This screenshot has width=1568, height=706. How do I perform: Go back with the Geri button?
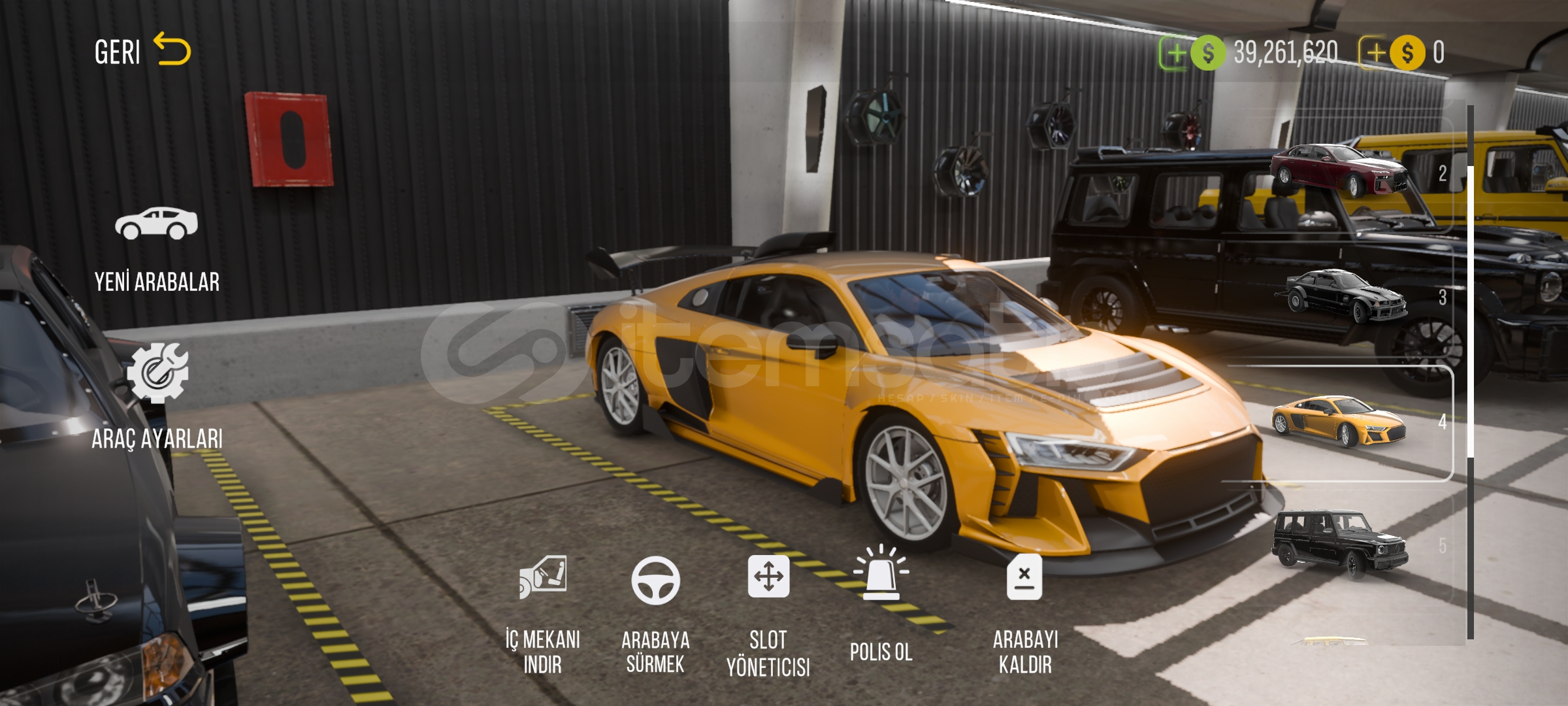click(142, 51)
